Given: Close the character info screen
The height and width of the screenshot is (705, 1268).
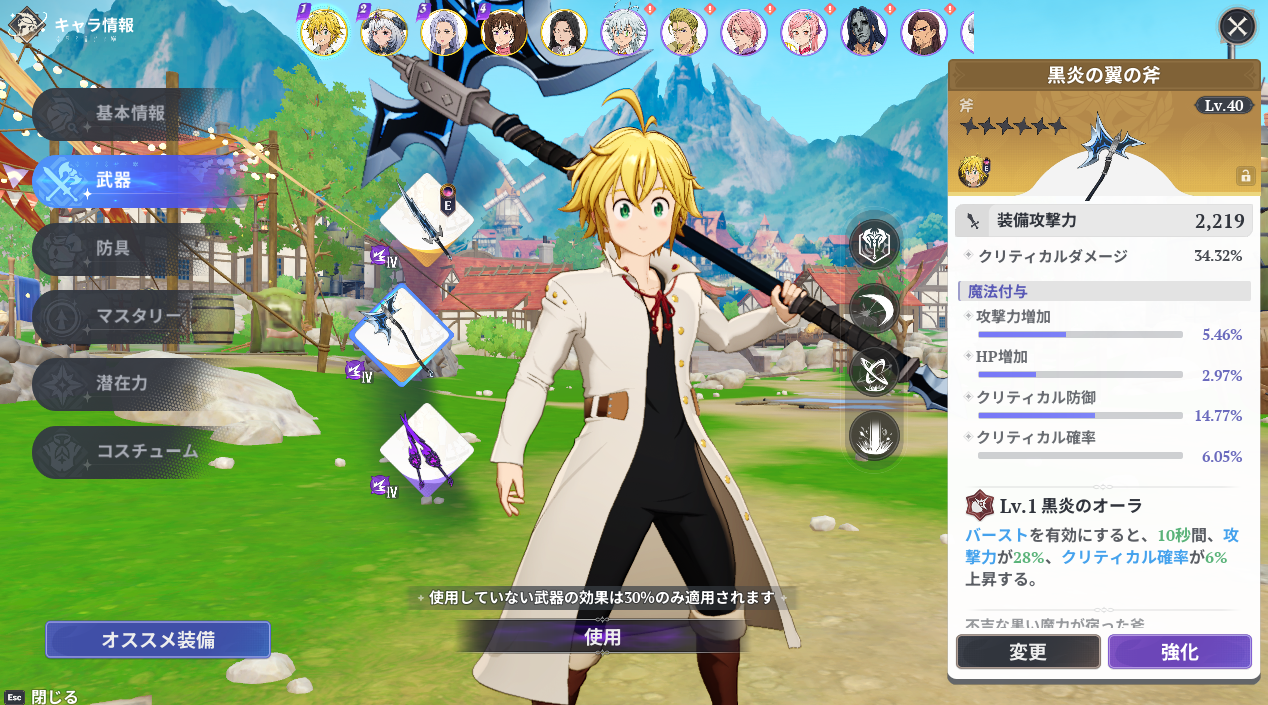Looking at the screenshot, I should (x=1237, y=27).
